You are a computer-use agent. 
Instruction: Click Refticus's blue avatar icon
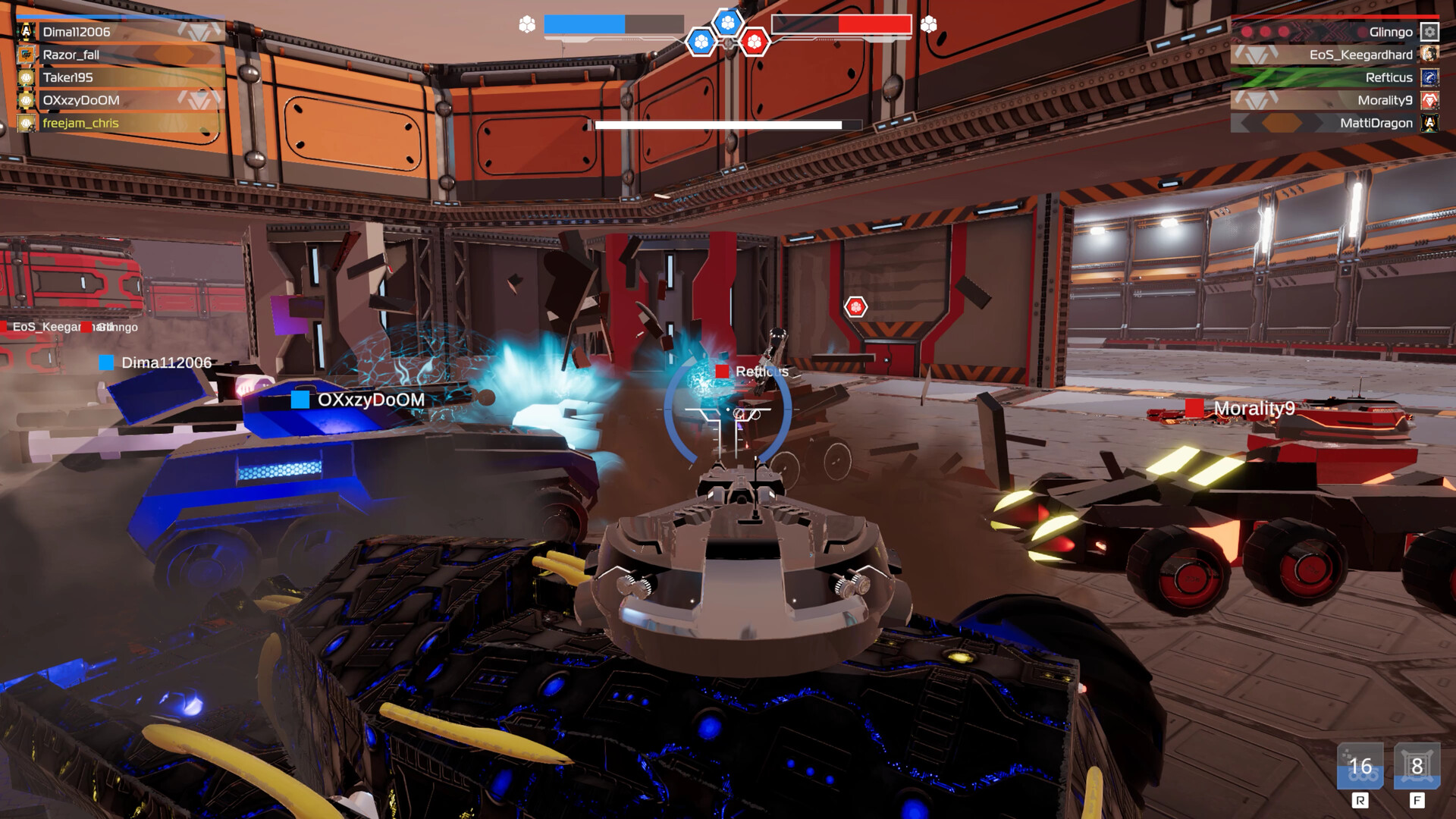point(1429,77)
